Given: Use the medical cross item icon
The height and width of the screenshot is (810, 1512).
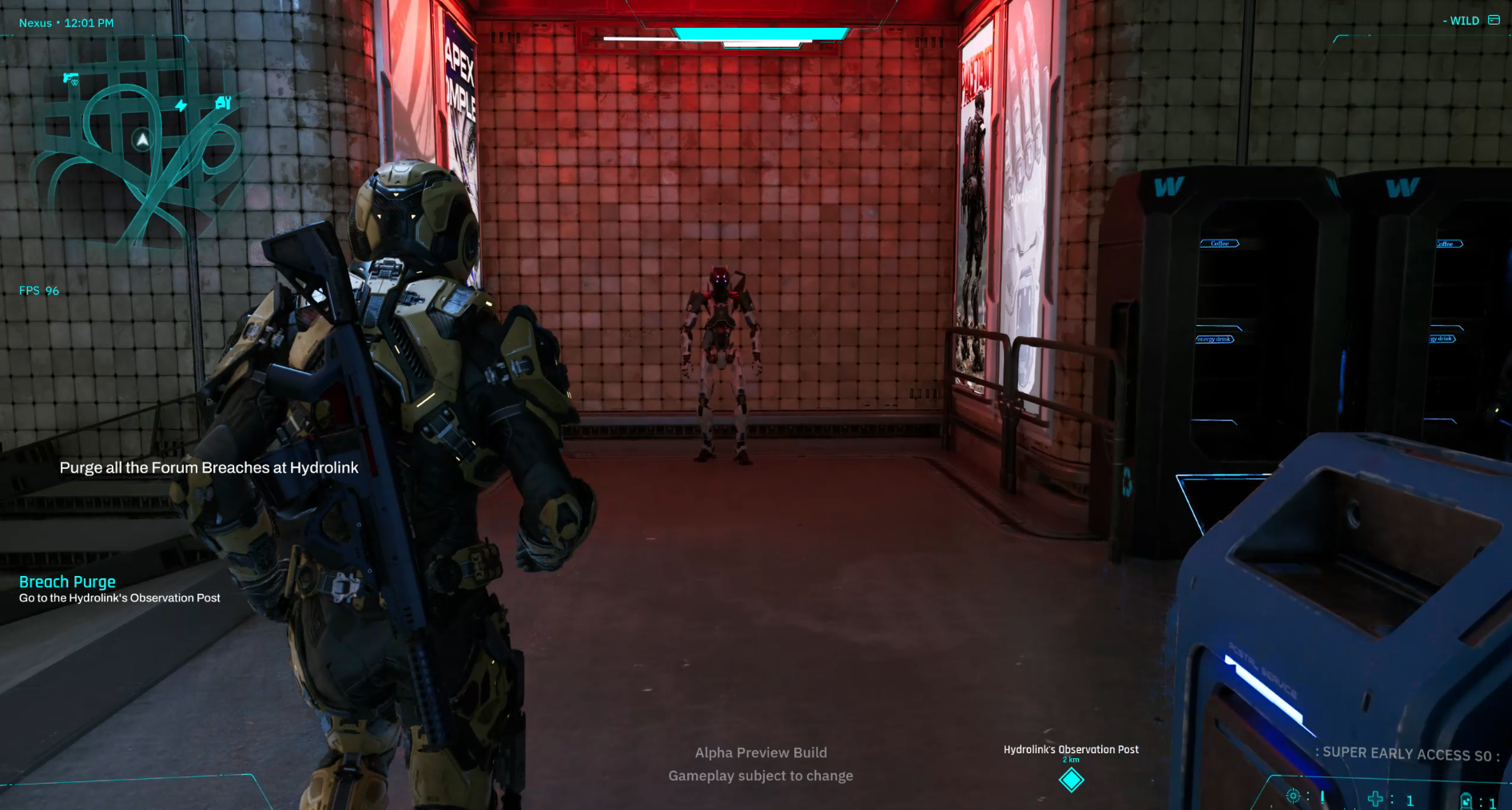Looking at the screenshot, I should pyautogui.click(x=1375, y=799).
